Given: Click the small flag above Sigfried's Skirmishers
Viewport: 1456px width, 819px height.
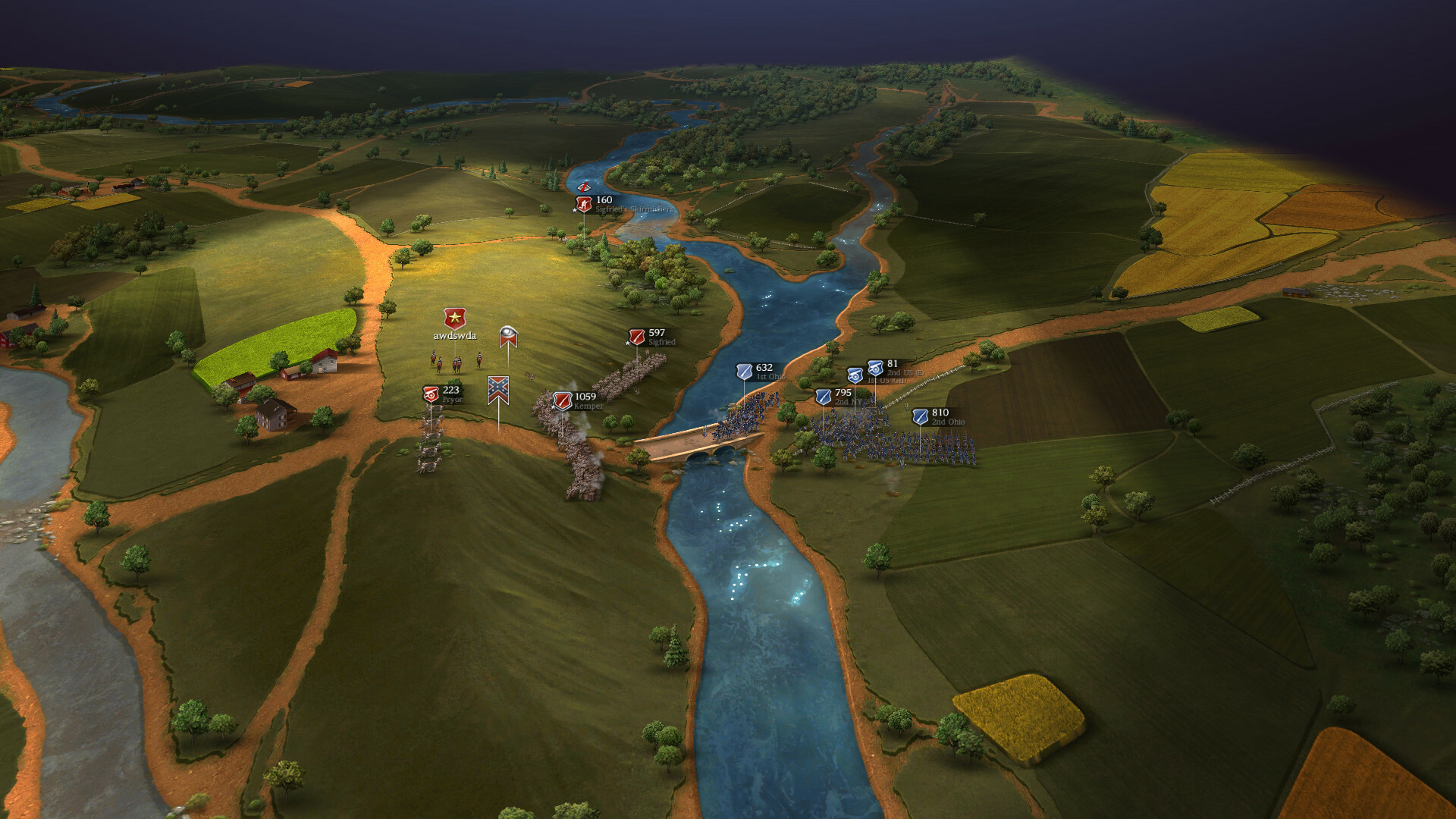Looking at the screenshot, I should pos(584,186).
